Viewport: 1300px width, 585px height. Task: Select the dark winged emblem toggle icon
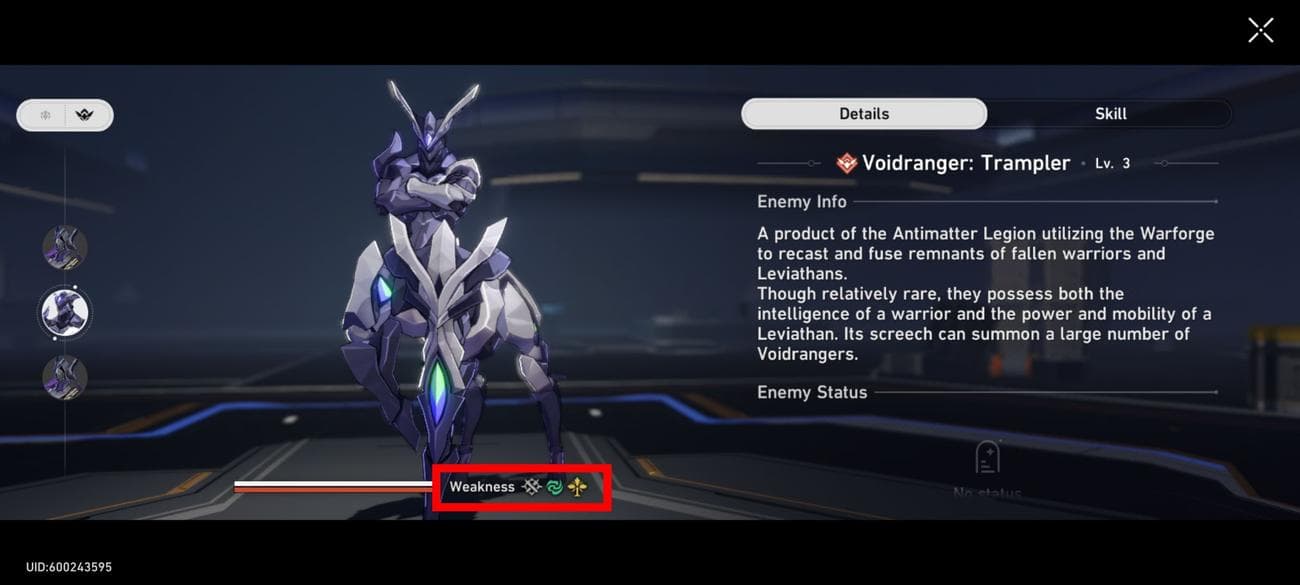(86, 115)
